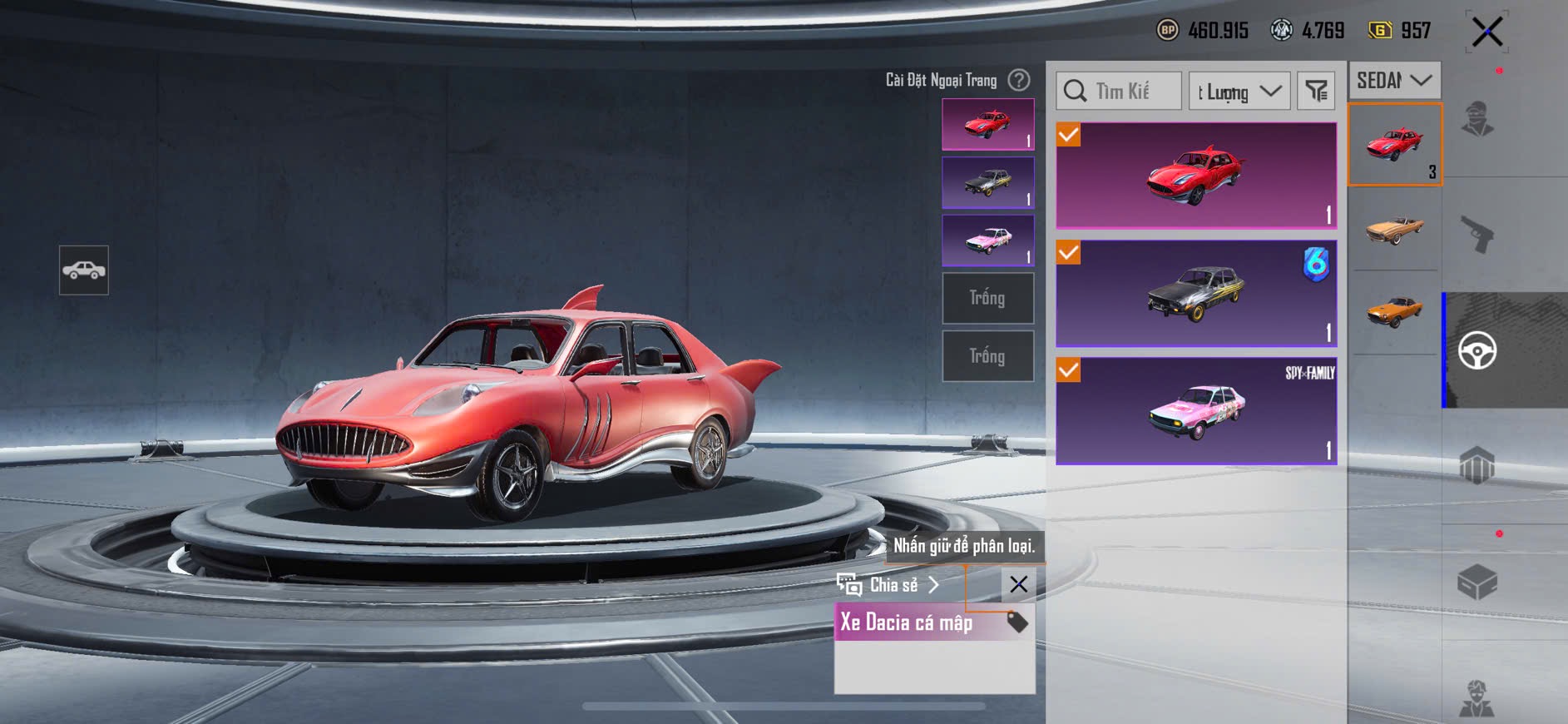
Task: Choose the red sedan in the vehicle list
Action: tap(1395, 144)
